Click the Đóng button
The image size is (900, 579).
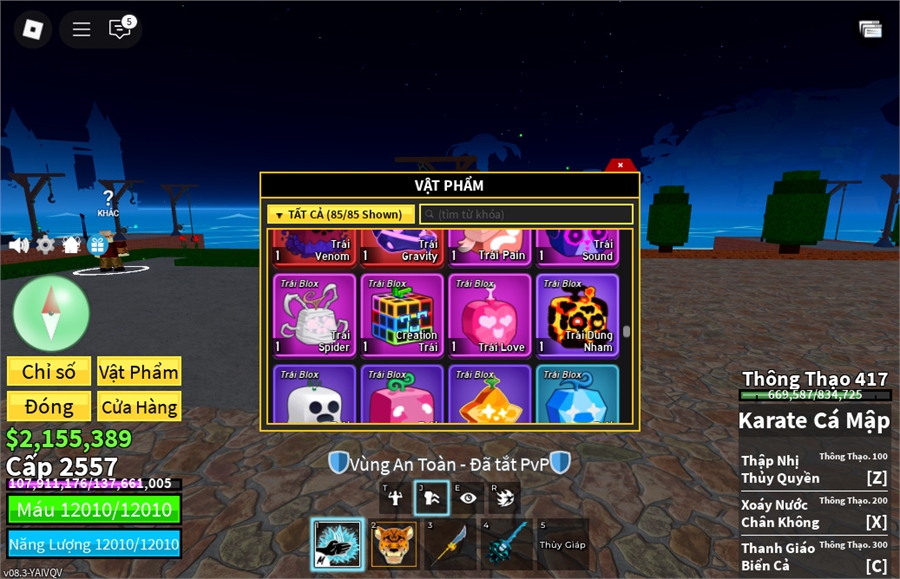click(49, 407)
